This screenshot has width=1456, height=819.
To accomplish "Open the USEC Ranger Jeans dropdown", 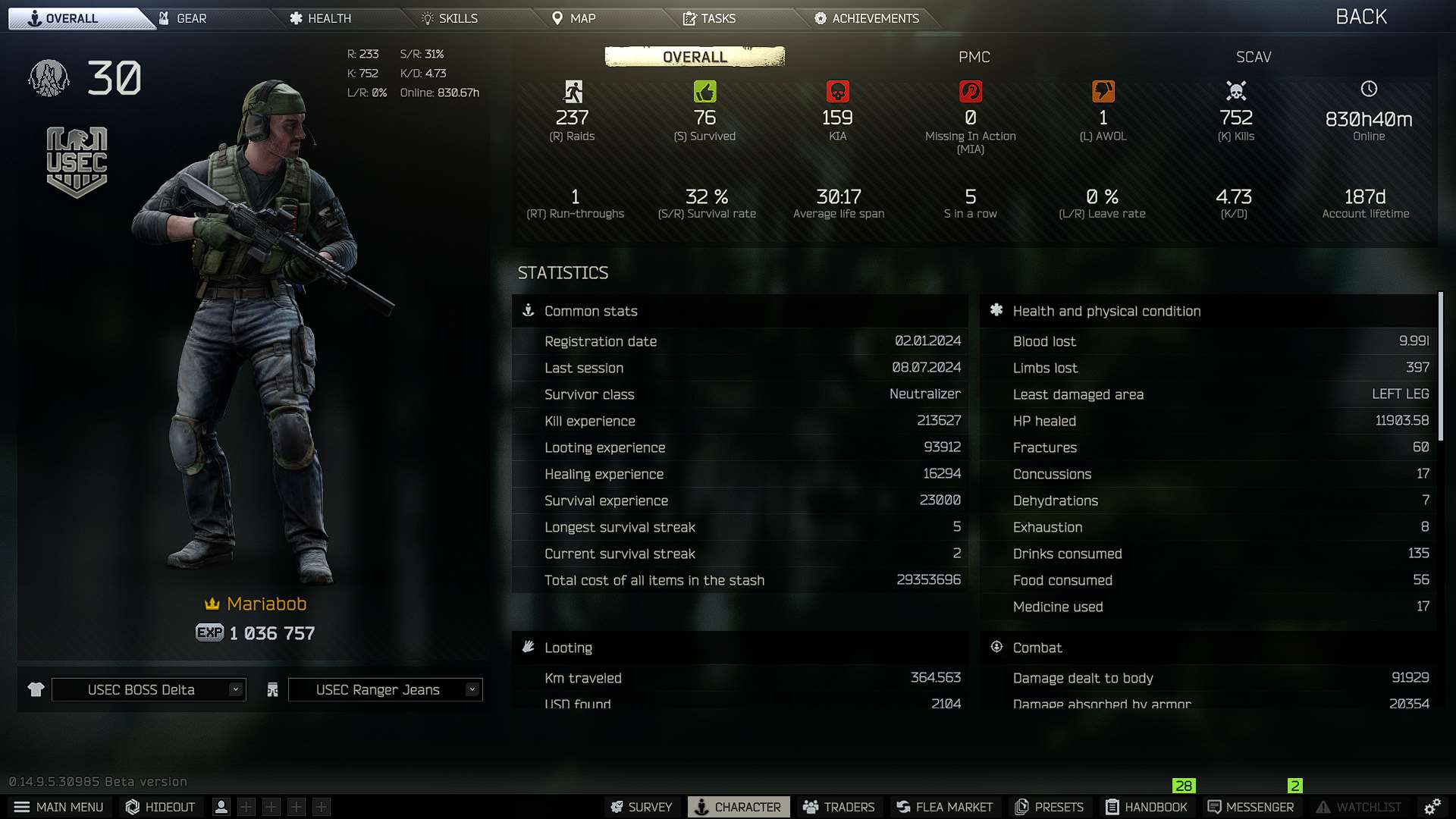I will (384, 689).
